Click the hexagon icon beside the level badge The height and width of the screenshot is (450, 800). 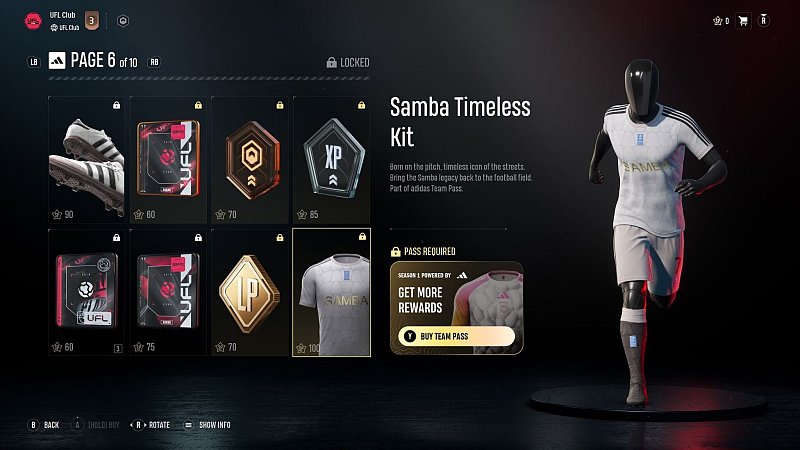pos(123,20)
